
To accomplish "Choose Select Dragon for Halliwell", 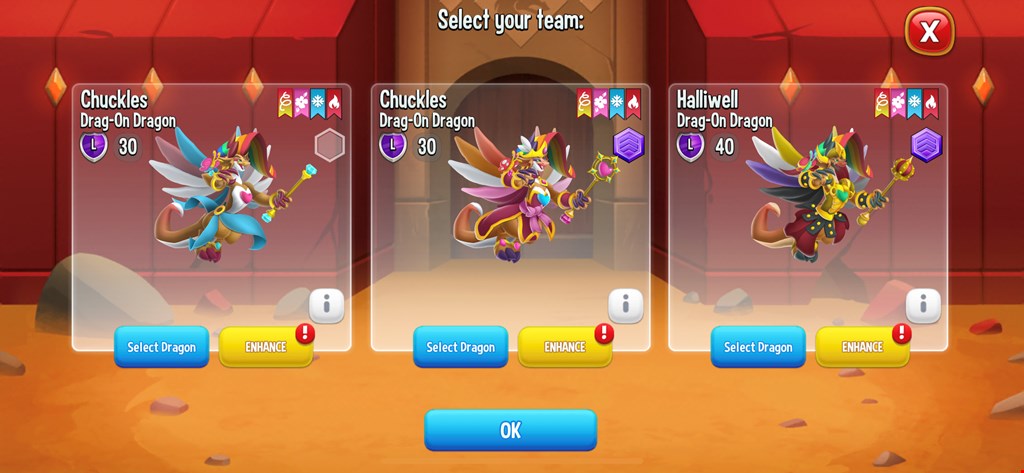I will coord(758,347).
